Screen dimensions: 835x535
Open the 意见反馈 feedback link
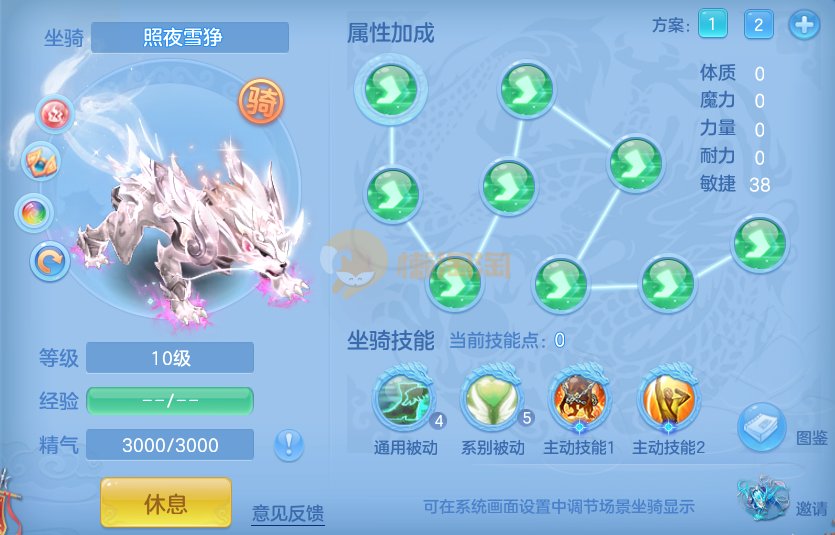[288, 514]
